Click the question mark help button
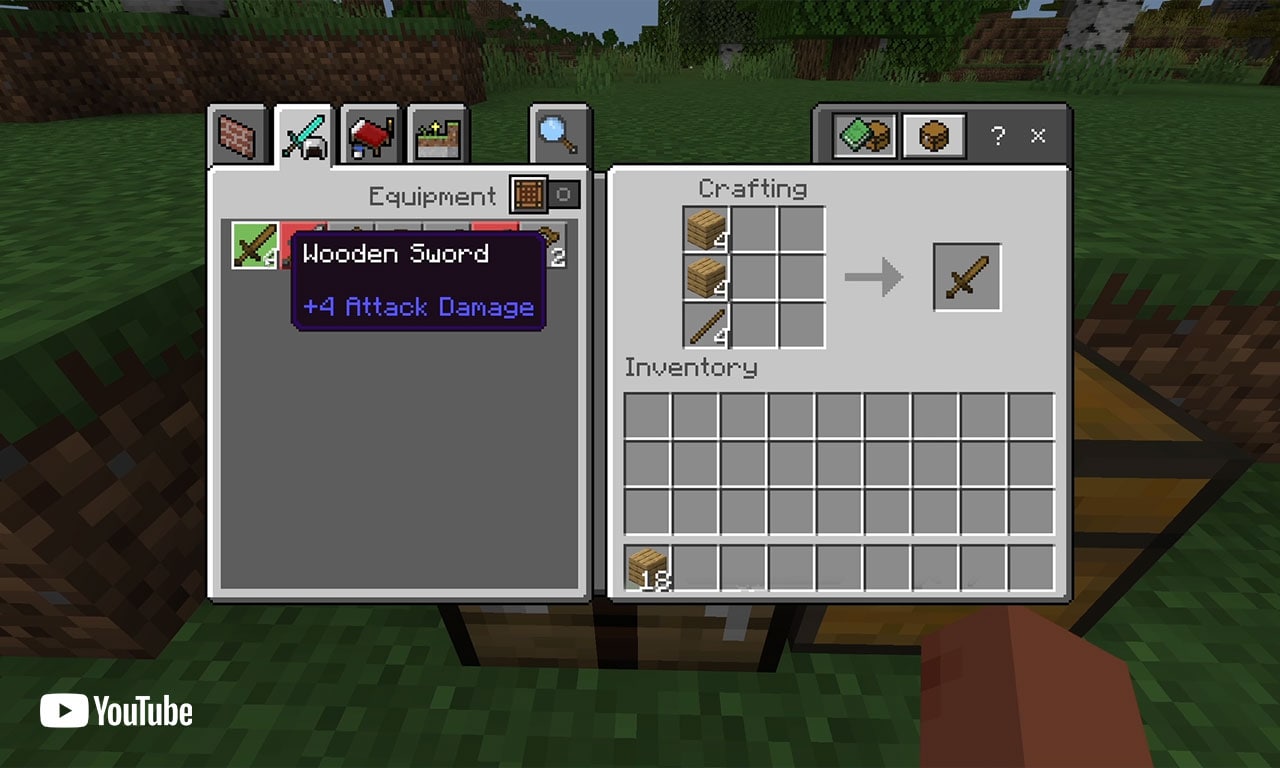The image size is (1280, 768). pyautogui.click(x=997, y=136)
